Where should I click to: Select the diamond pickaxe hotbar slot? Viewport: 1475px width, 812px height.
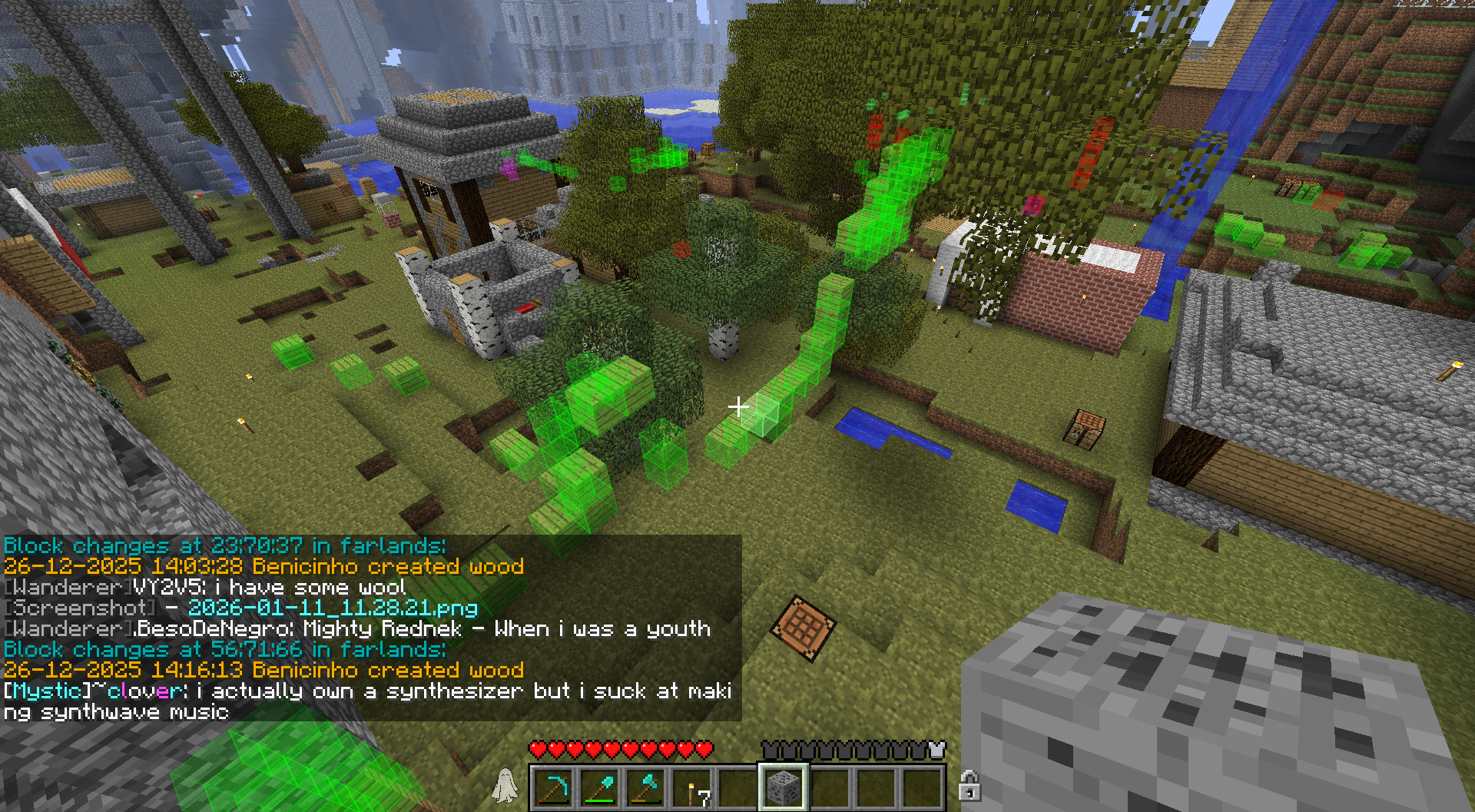552,788
